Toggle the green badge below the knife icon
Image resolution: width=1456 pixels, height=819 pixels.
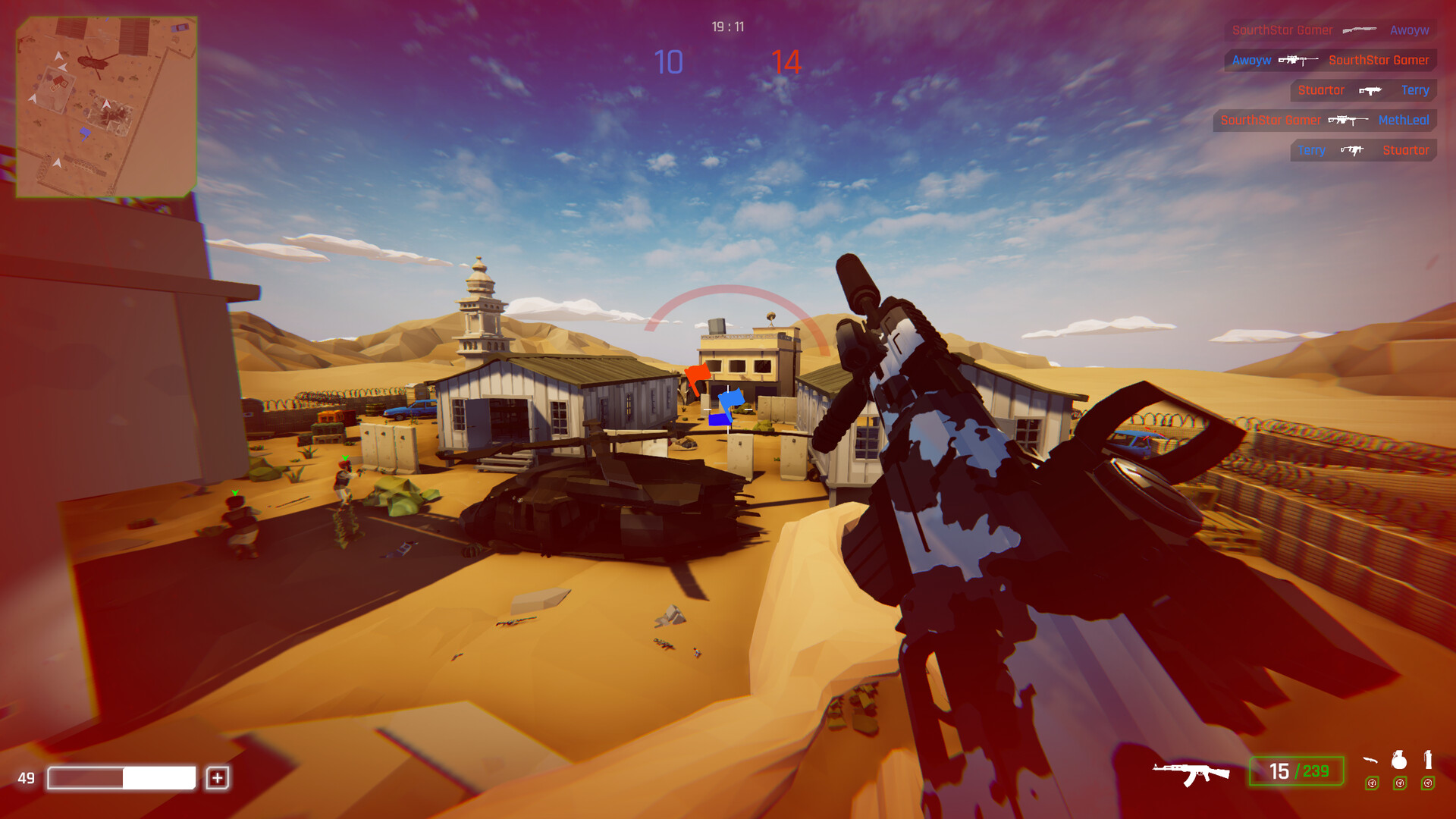point(1372,783)
